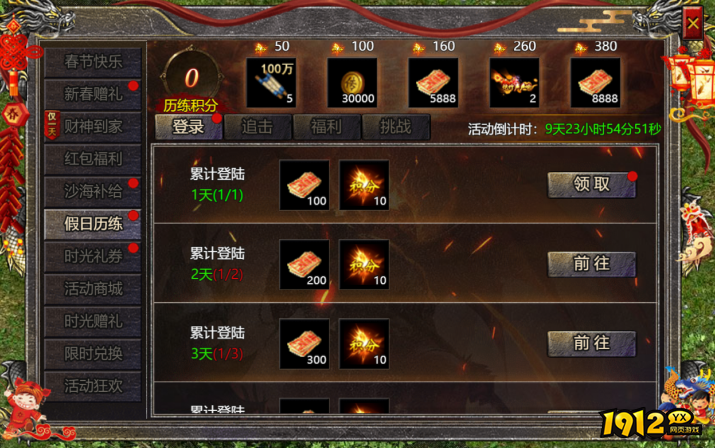715x448 pixels.
Task: Select 新春赠礼 in the sidebar
Action: point(93,94)
